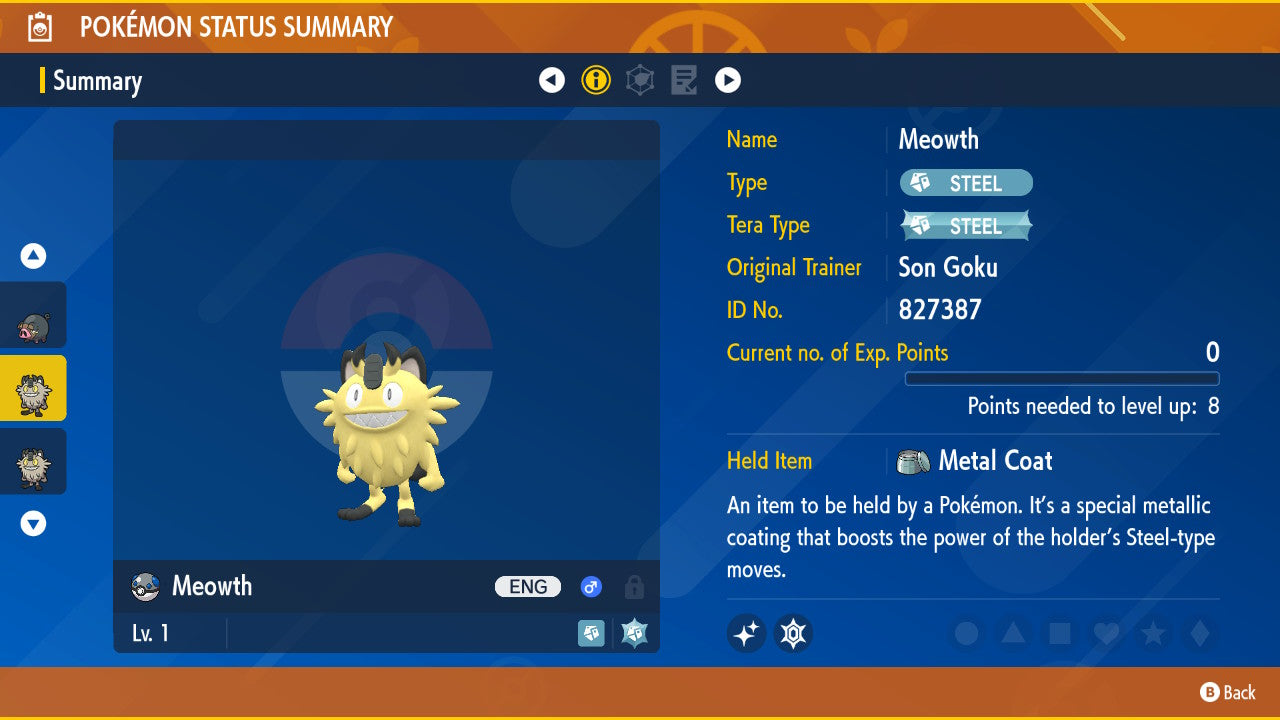Select the yellow info page icon
Viewport: 1280px width, 720px height.
coord(596,79)
